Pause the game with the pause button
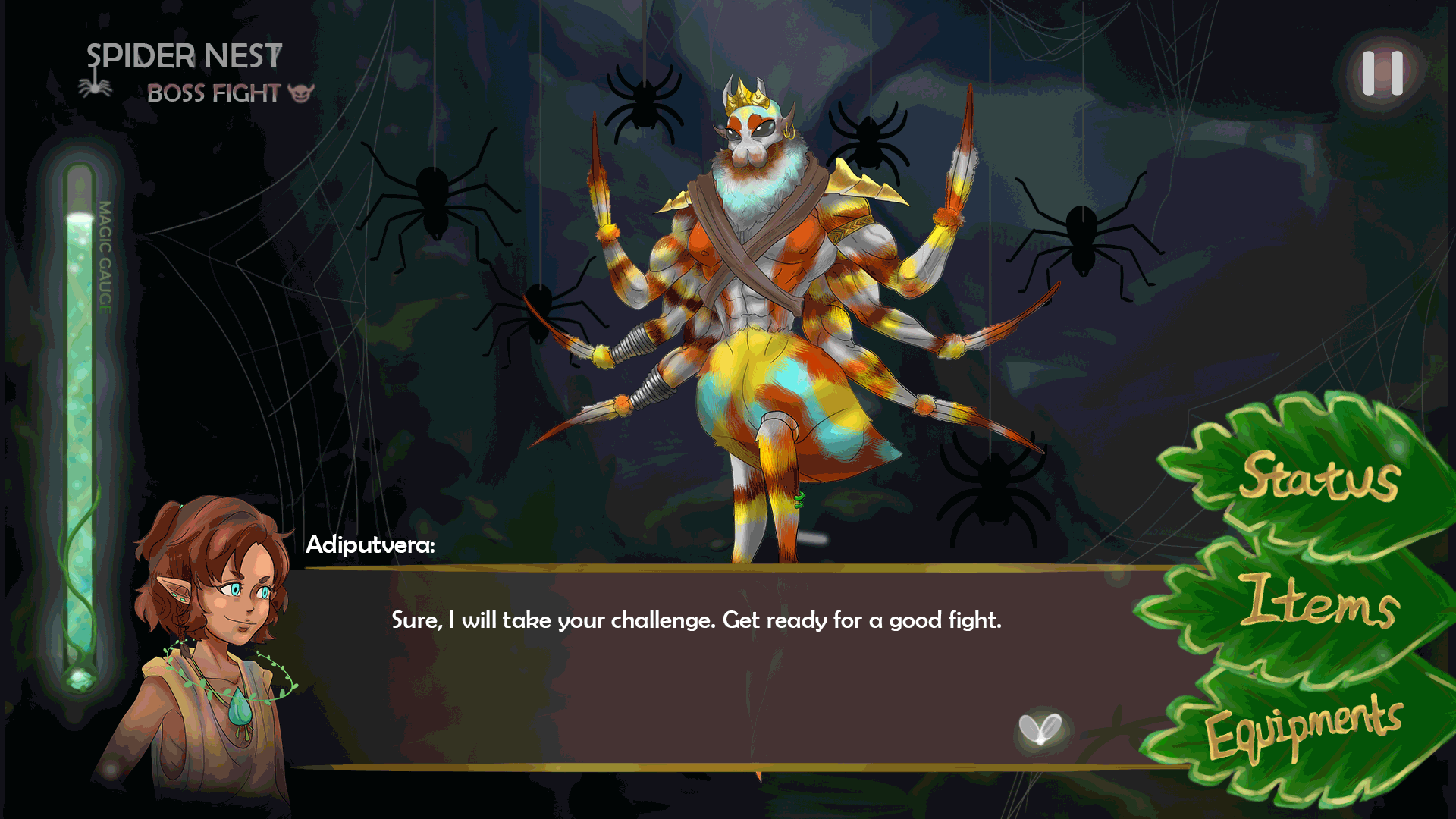The height and width of the screenshot is (819, 1456). 1382,74
